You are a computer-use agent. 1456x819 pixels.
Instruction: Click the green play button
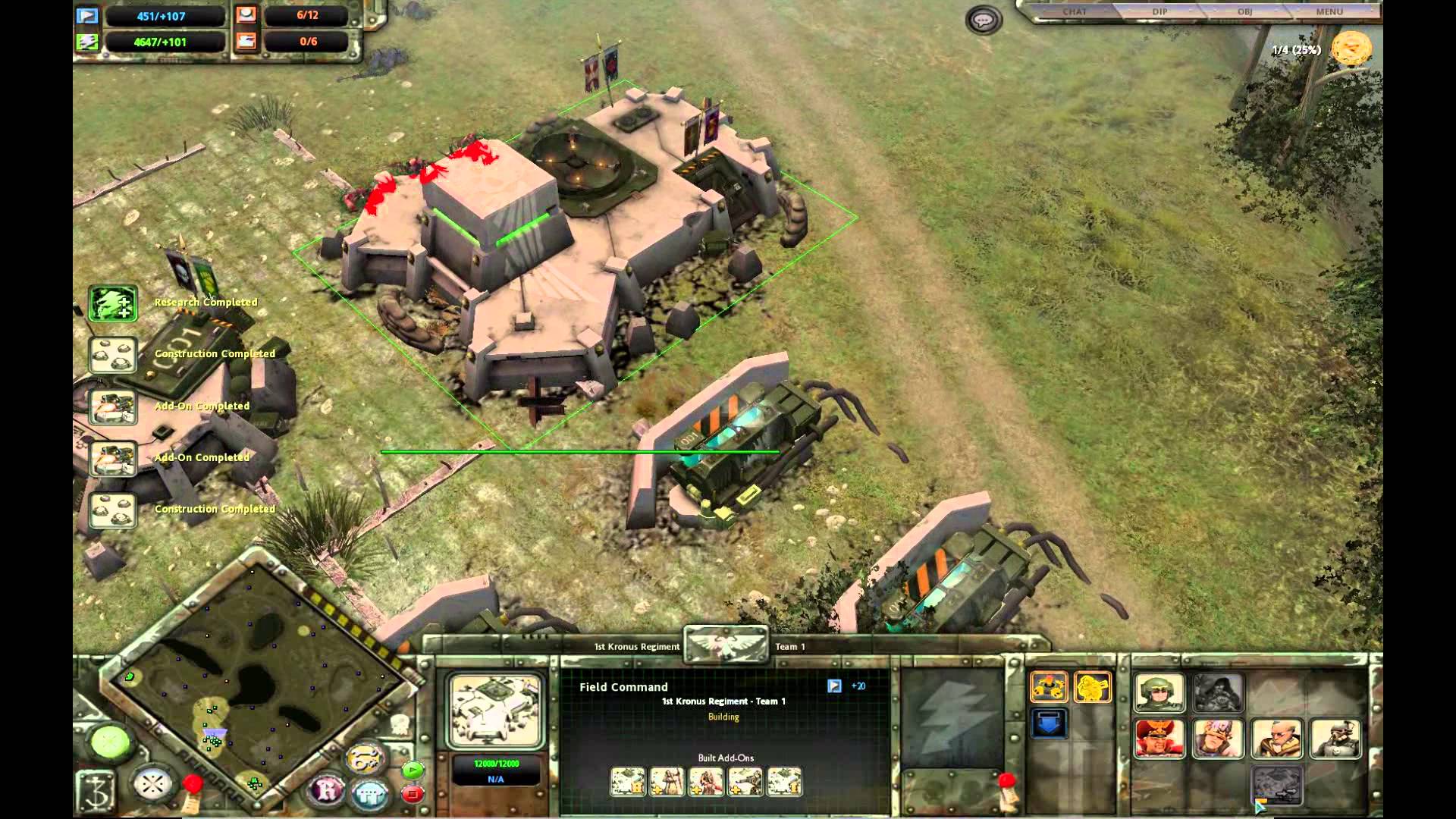click(413, 771)
